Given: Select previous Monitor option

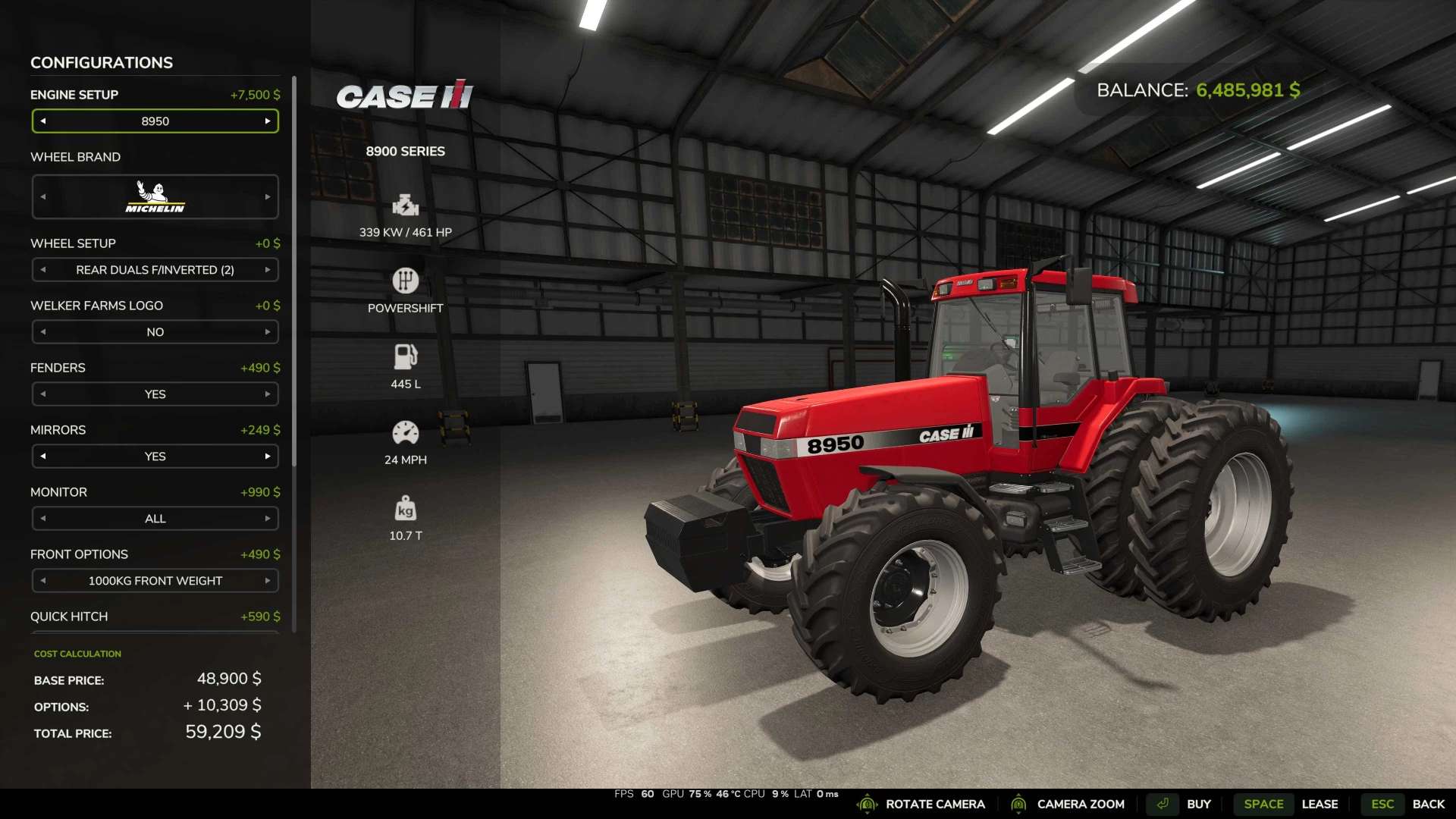Looking at the screenshot, I should pos(43,519).
